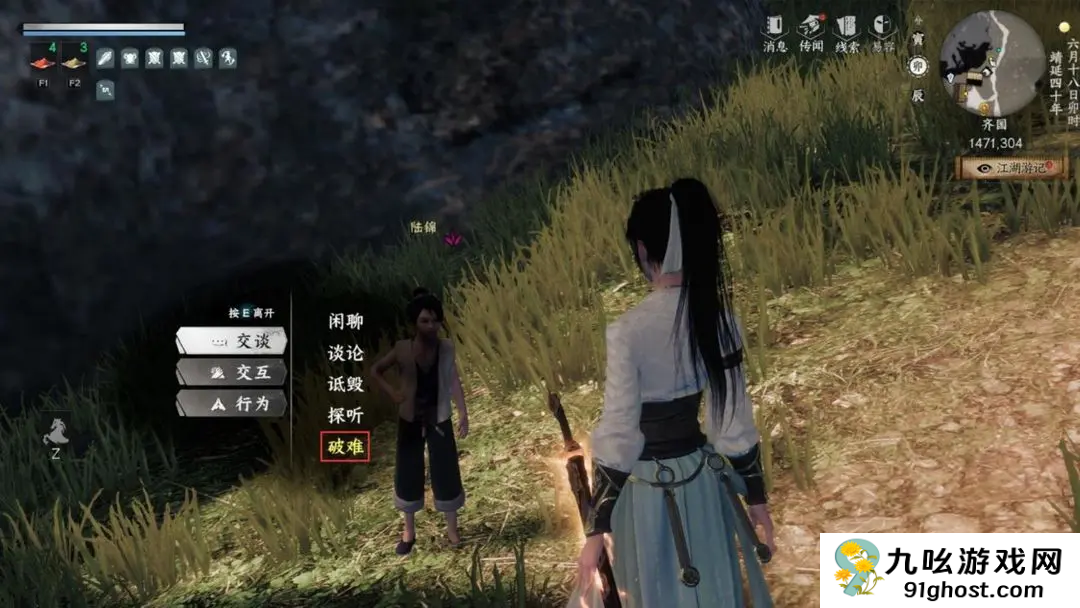Use the red item in F1 slot
Image resolution: width=1080 pixels, height=608 pixels.
(x=43, y=63)
